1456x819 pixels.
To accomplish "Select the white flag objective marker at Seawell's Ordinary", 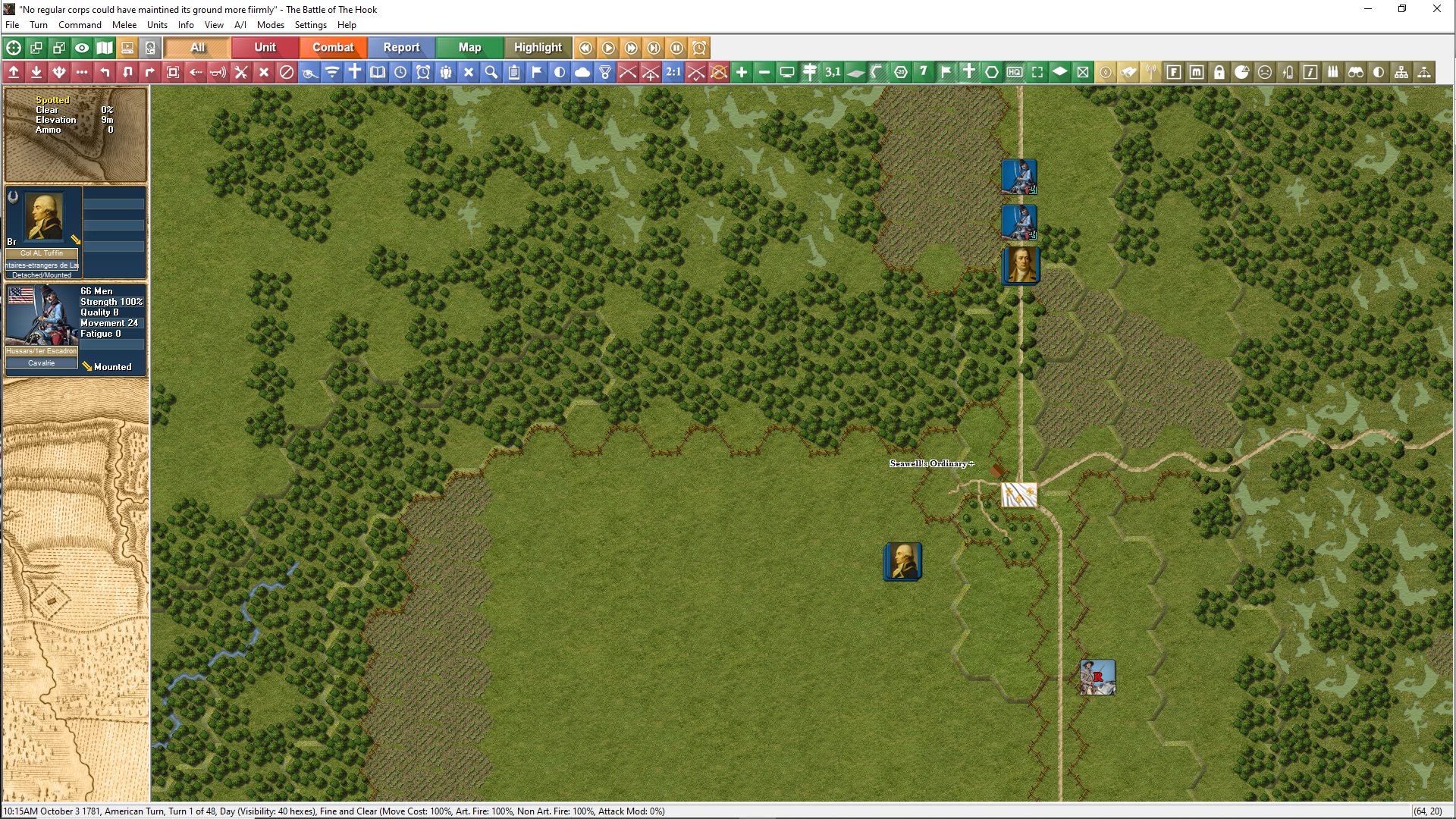I will tap(1018, 495).
